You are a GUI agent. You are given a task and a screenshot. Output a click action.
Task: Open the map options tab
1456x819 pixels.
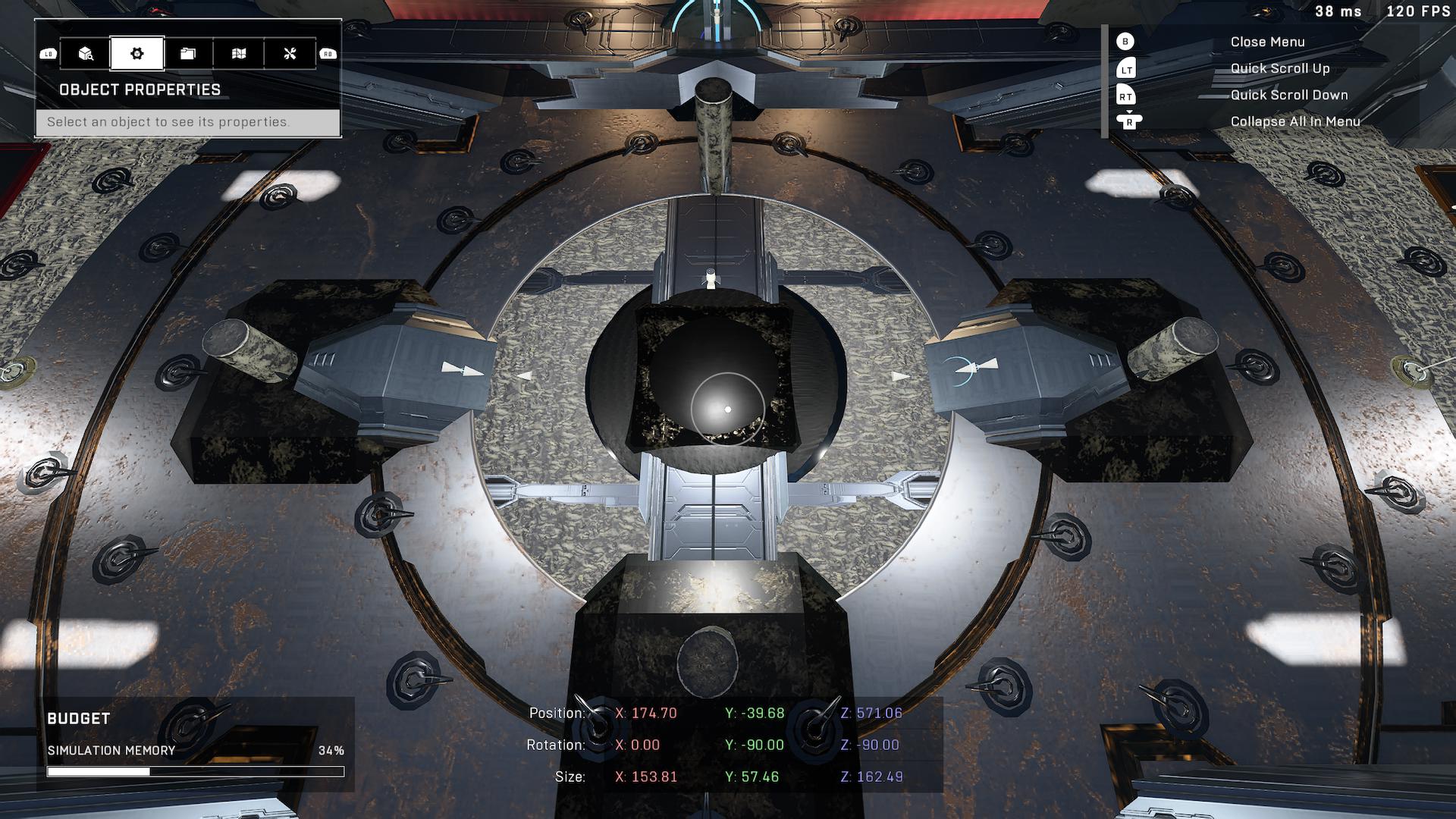pyautogui.click(x=239, y=54)
